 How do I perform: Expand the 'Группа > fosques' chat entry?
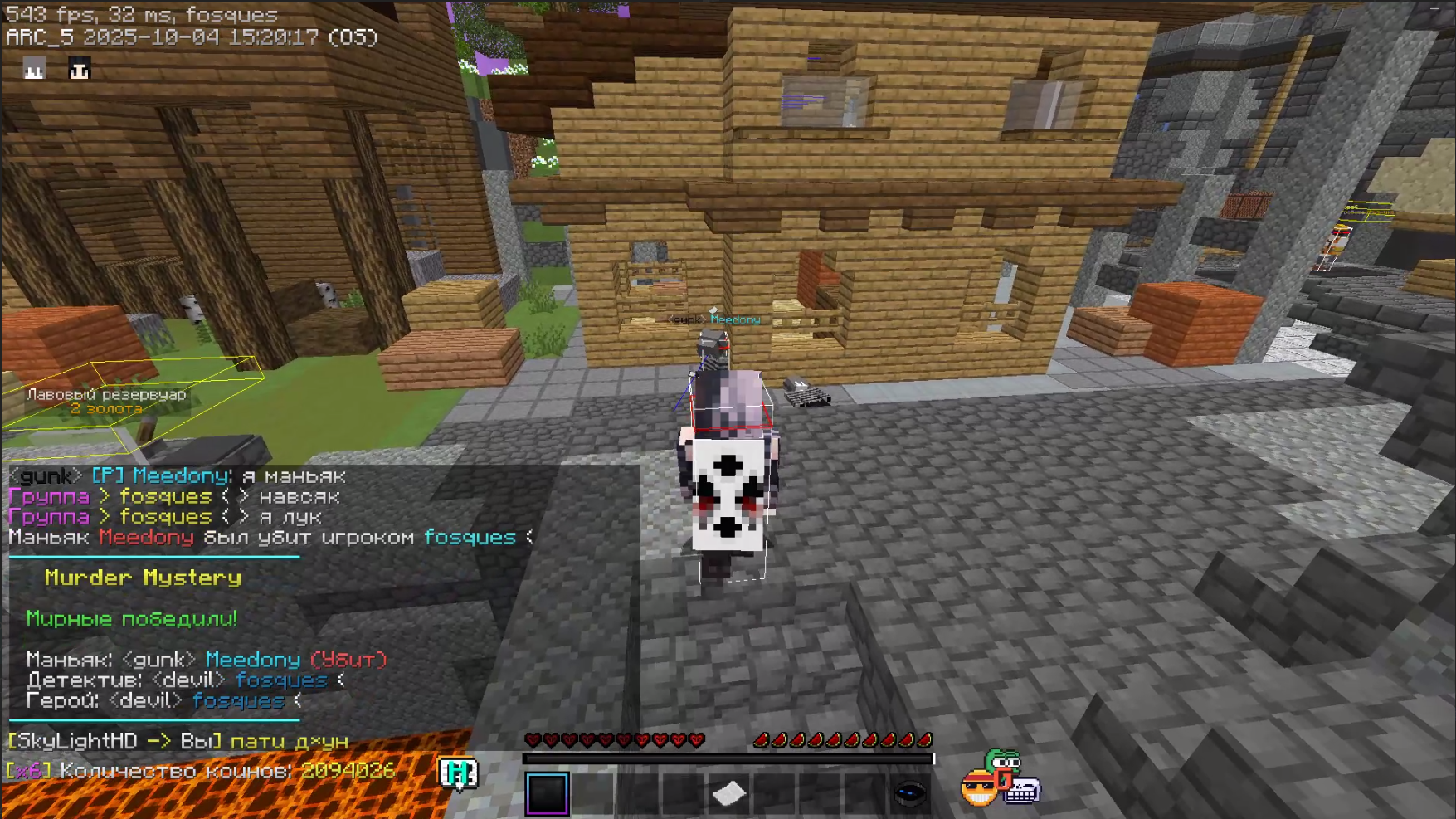click(108, 496)
